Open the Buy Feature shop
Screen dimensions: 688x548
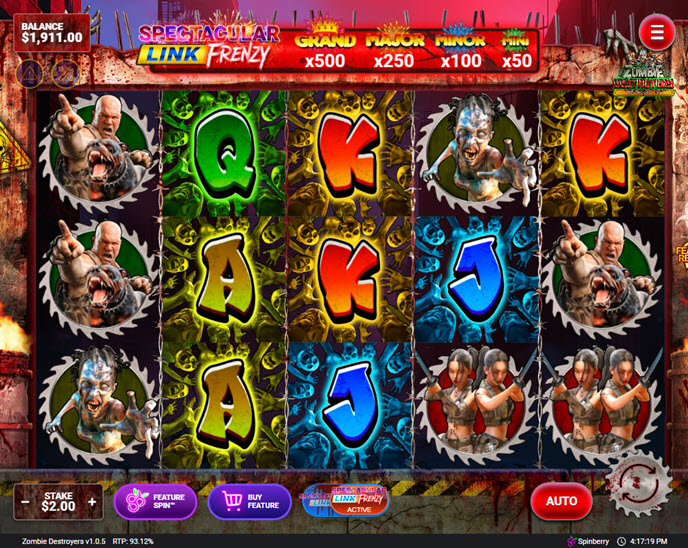249,501
